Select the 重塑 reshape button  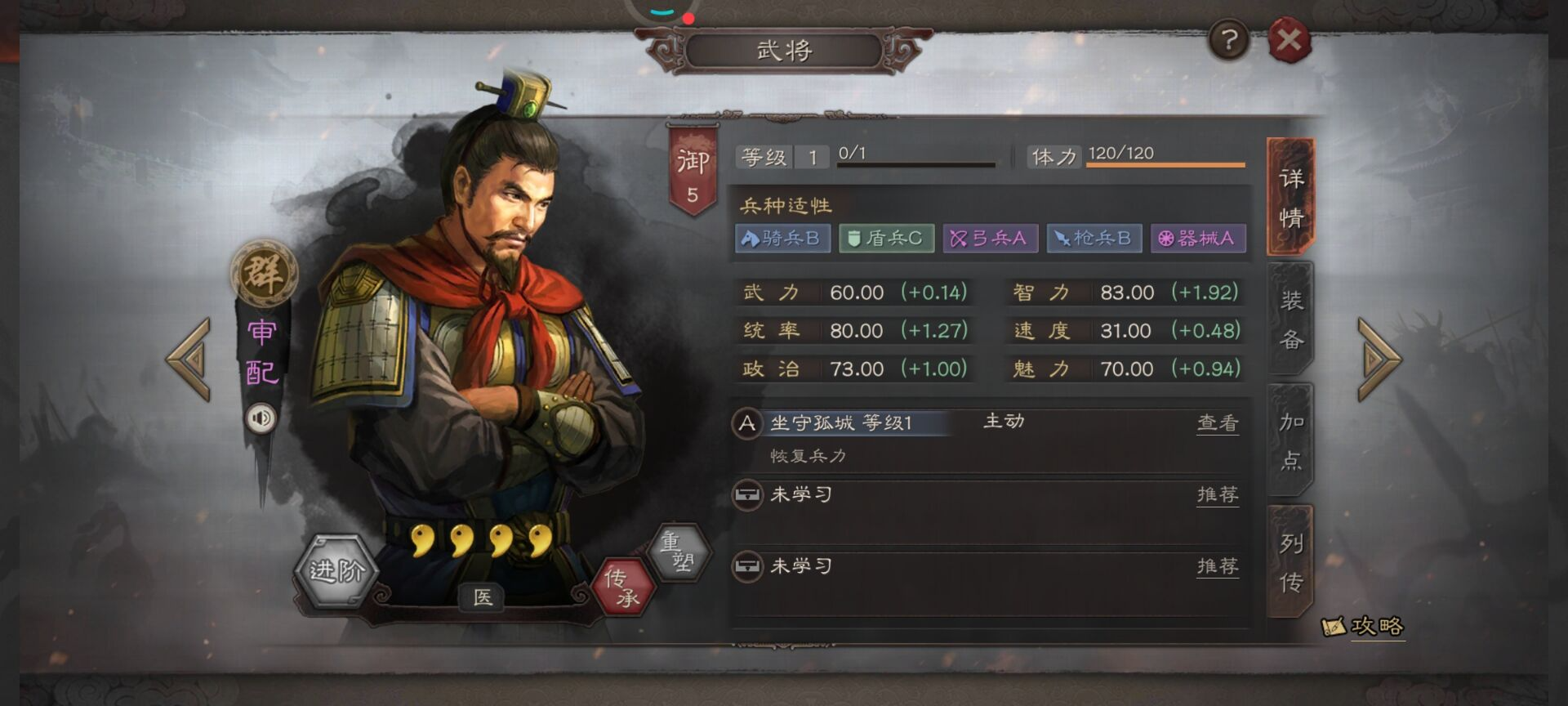(677, 552)
